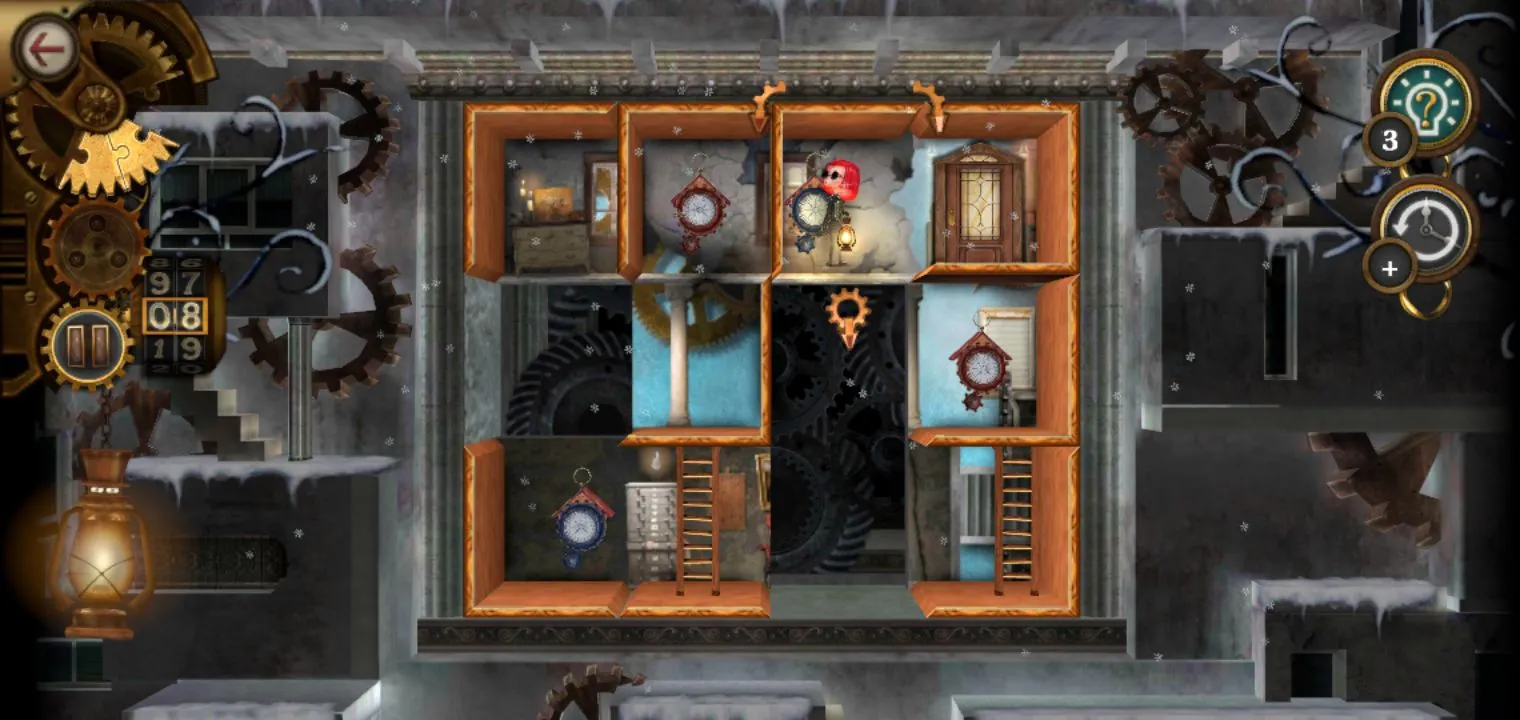Go back with the arrow button

(x=45, y=49)
